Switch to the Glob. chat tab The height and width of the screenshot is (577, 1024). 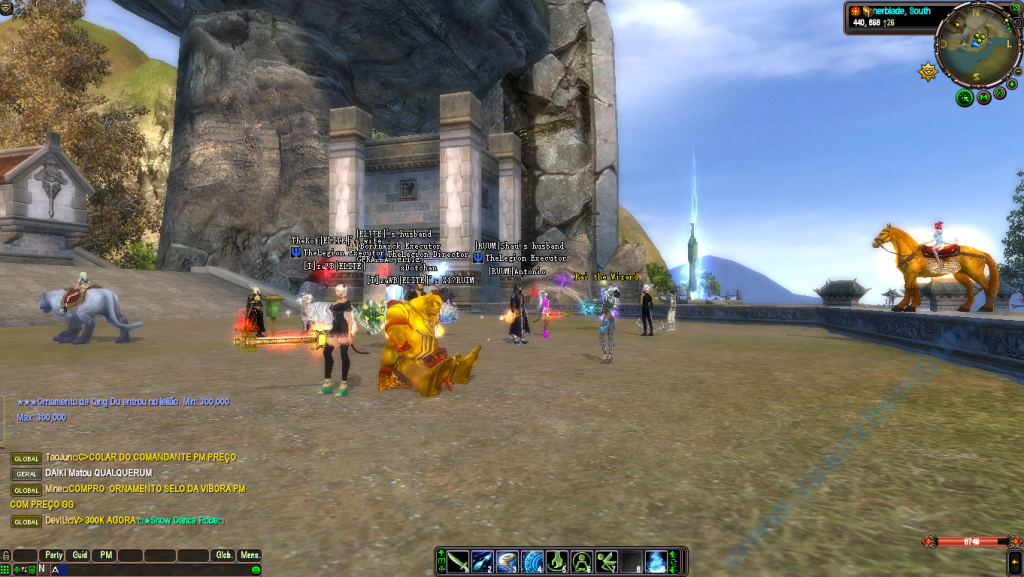(224, 555)
